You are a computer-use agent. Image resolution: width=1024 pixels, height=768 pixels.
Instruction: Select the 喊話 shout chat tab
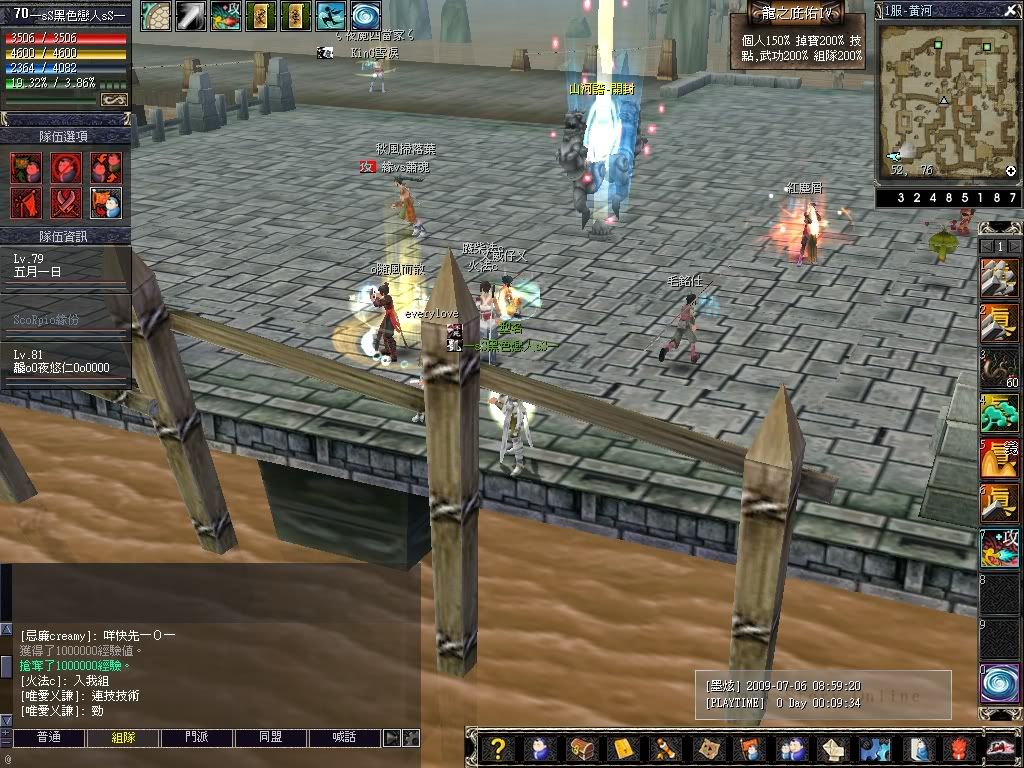(x=345, y=738)
